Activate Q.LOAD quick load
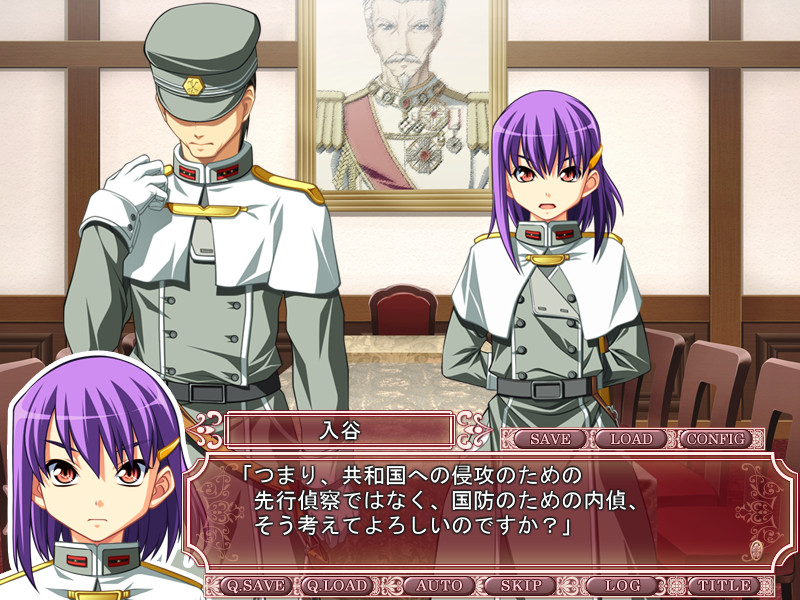 337,586
